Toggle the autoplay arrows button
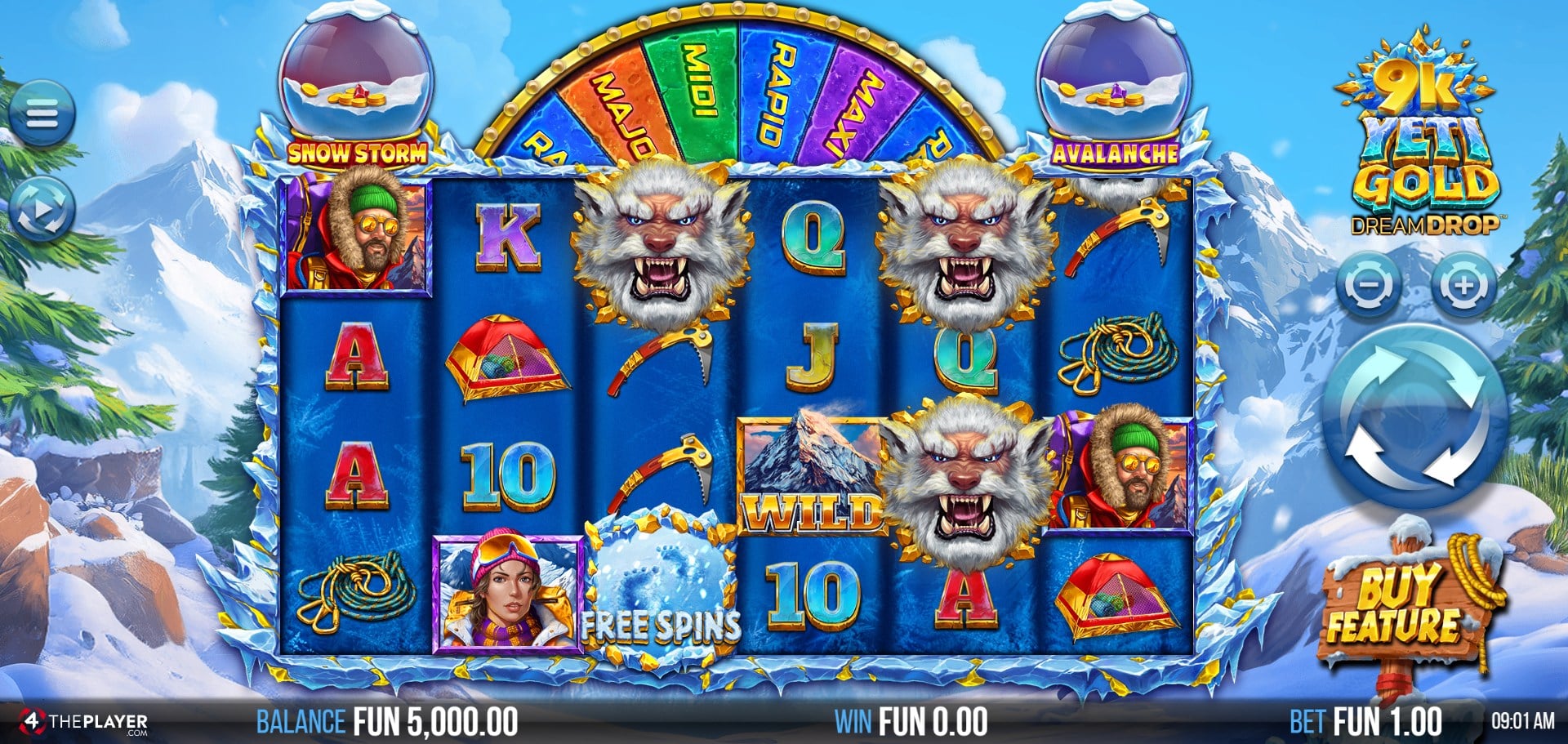Viewport: 1568px width, 744px height. pyautogui.click(x=42, y=210)
